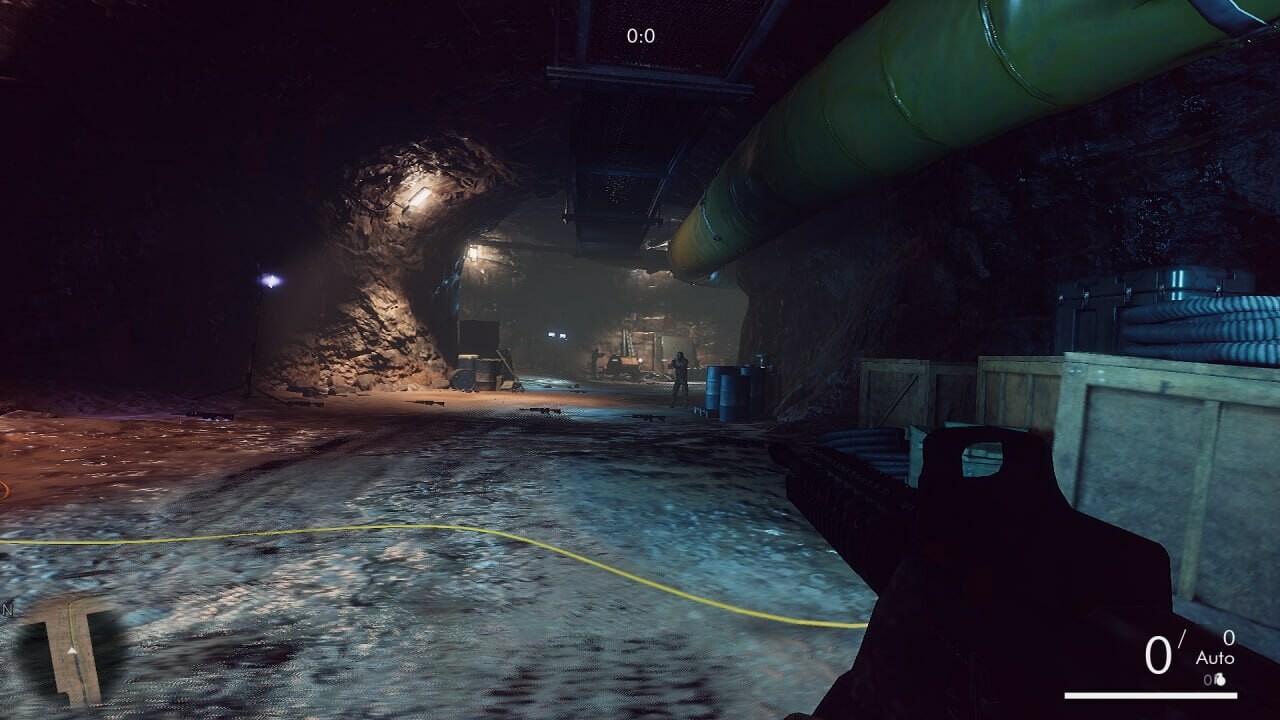Select the Auto fire mode indicator
The height and width of the screenshot is (720, 1280).
coord(1214,657)
